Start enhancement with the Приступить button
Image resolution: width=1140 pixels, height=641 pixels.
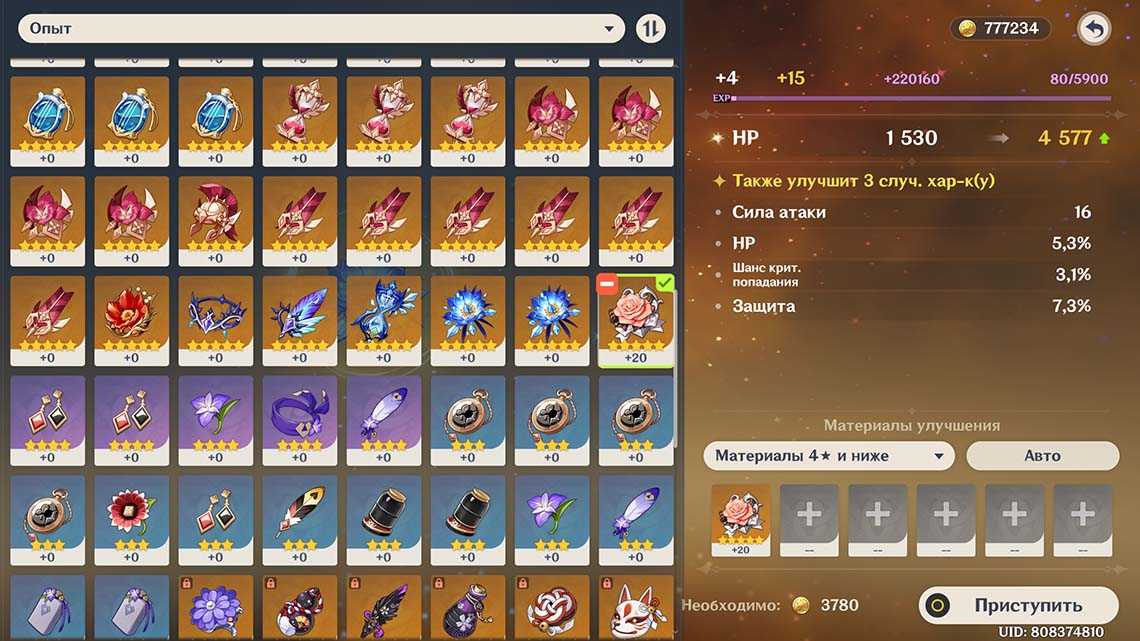(x=1018, y=605)
